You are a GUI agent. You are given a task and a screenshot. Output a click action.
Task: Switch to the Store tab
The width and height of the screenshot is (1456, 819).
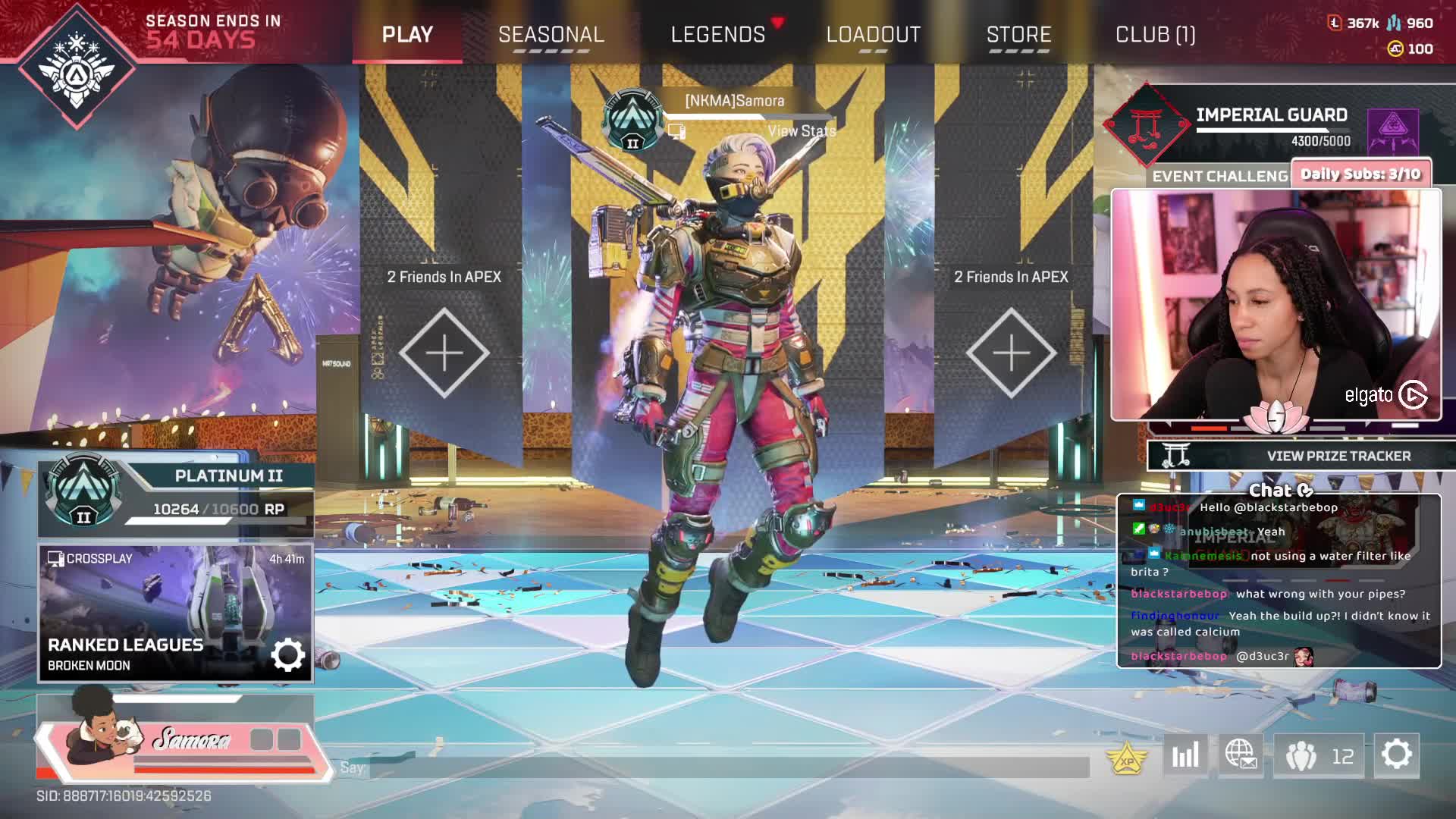1018,35
